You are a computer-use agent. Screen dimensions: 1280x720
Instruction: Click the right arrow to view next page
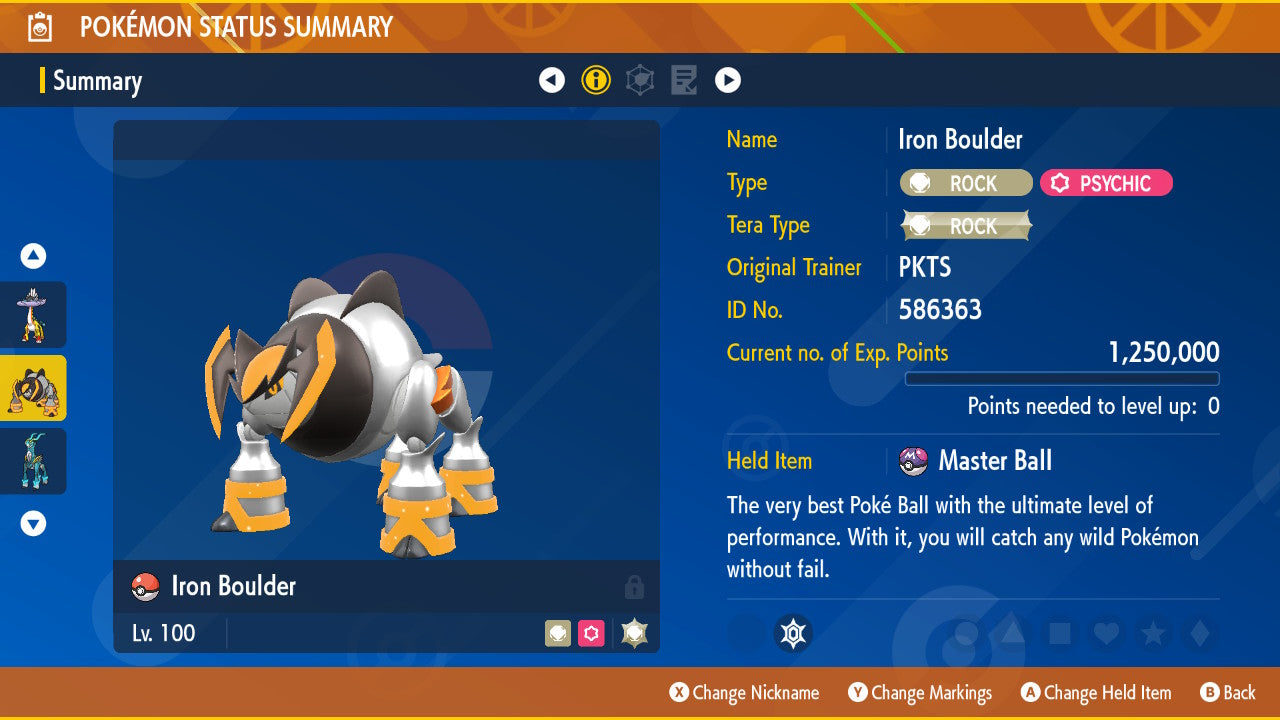727,80
